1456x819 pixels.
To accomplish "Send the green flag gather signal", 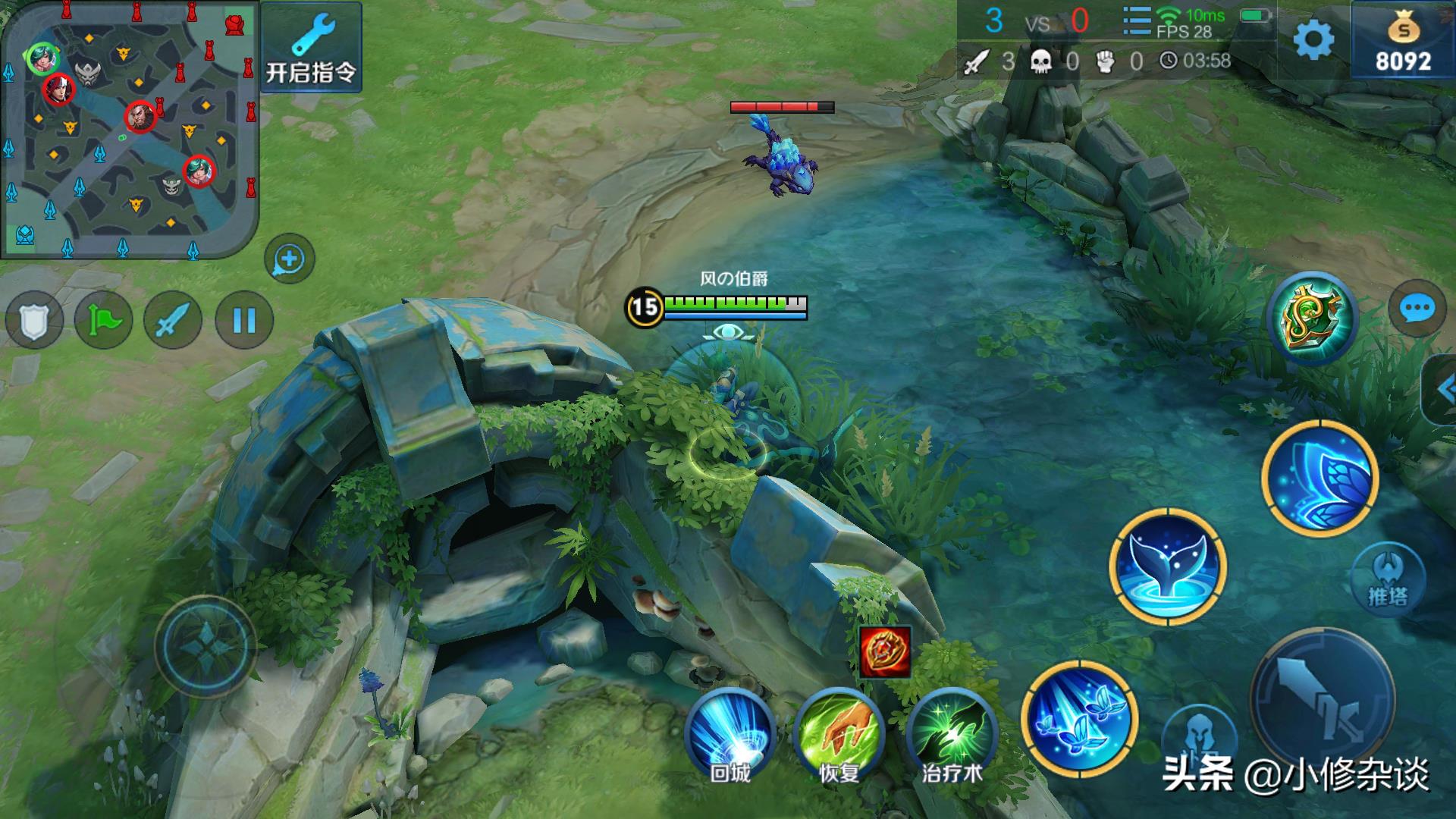I will tap(104, 321).
